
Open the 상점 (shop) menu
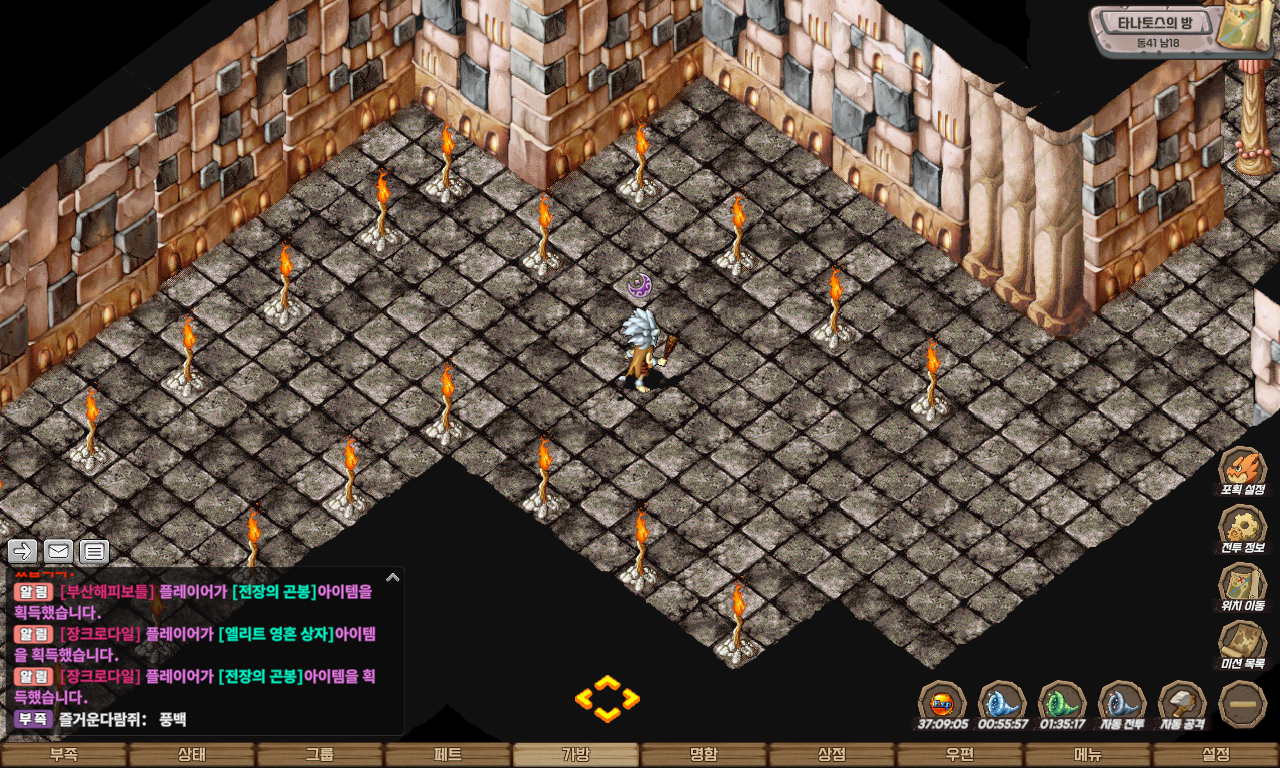(x=832, y=755)
